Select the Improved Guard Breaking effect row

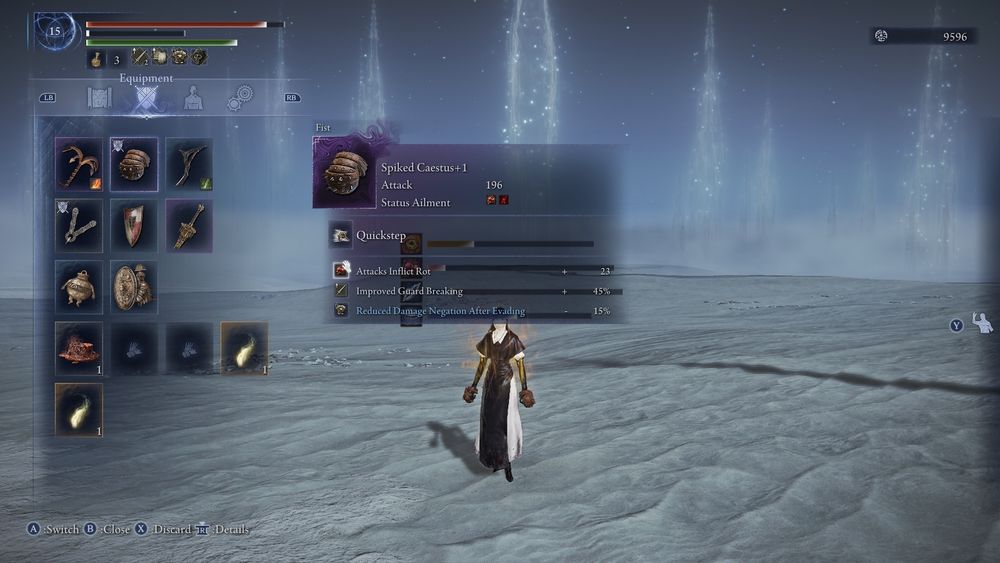click(409, 291)
